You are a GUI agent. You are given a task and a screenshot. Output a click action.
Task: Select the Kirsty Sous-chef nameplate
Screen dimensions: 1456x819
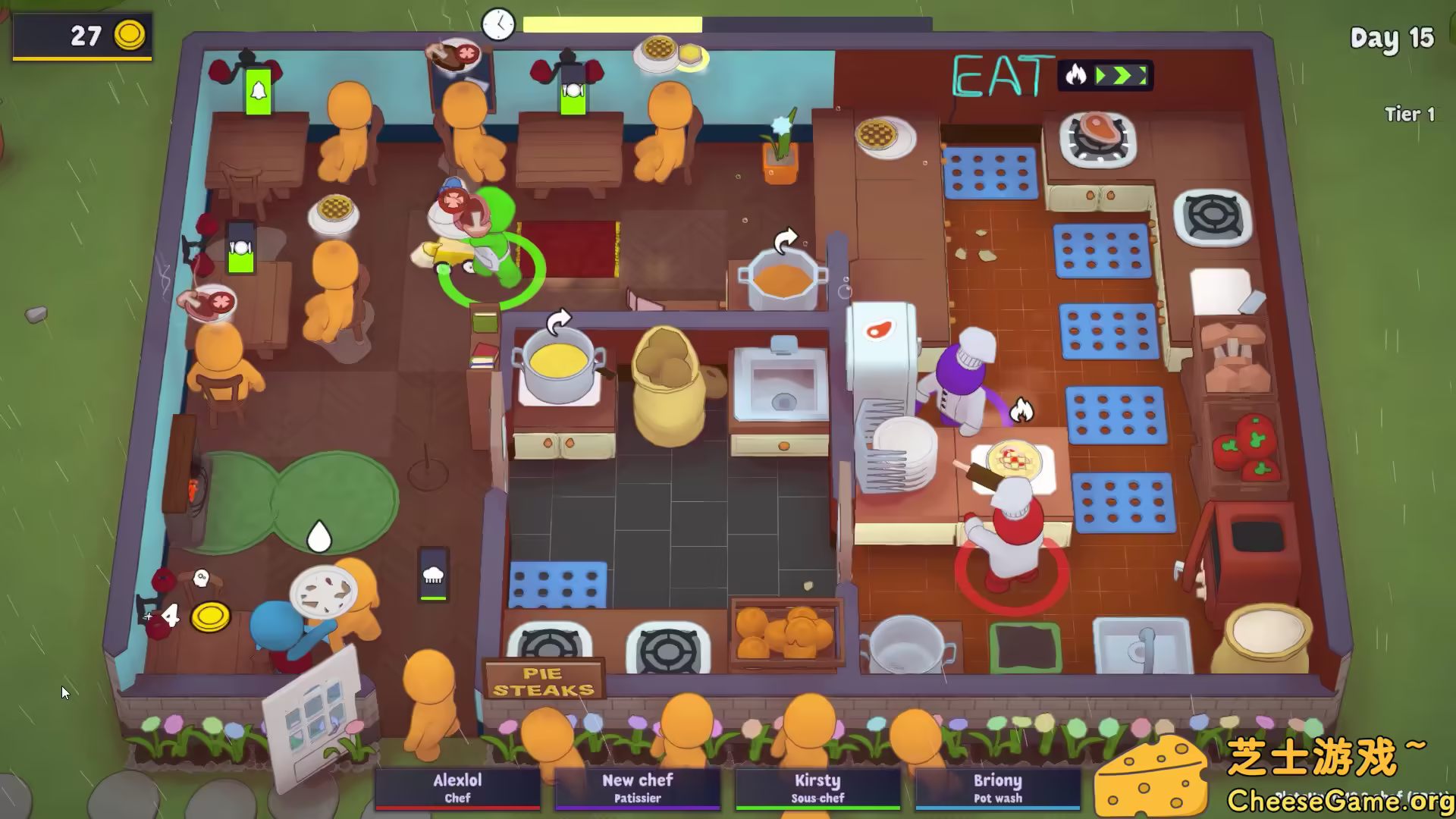[x=817, y=788]
